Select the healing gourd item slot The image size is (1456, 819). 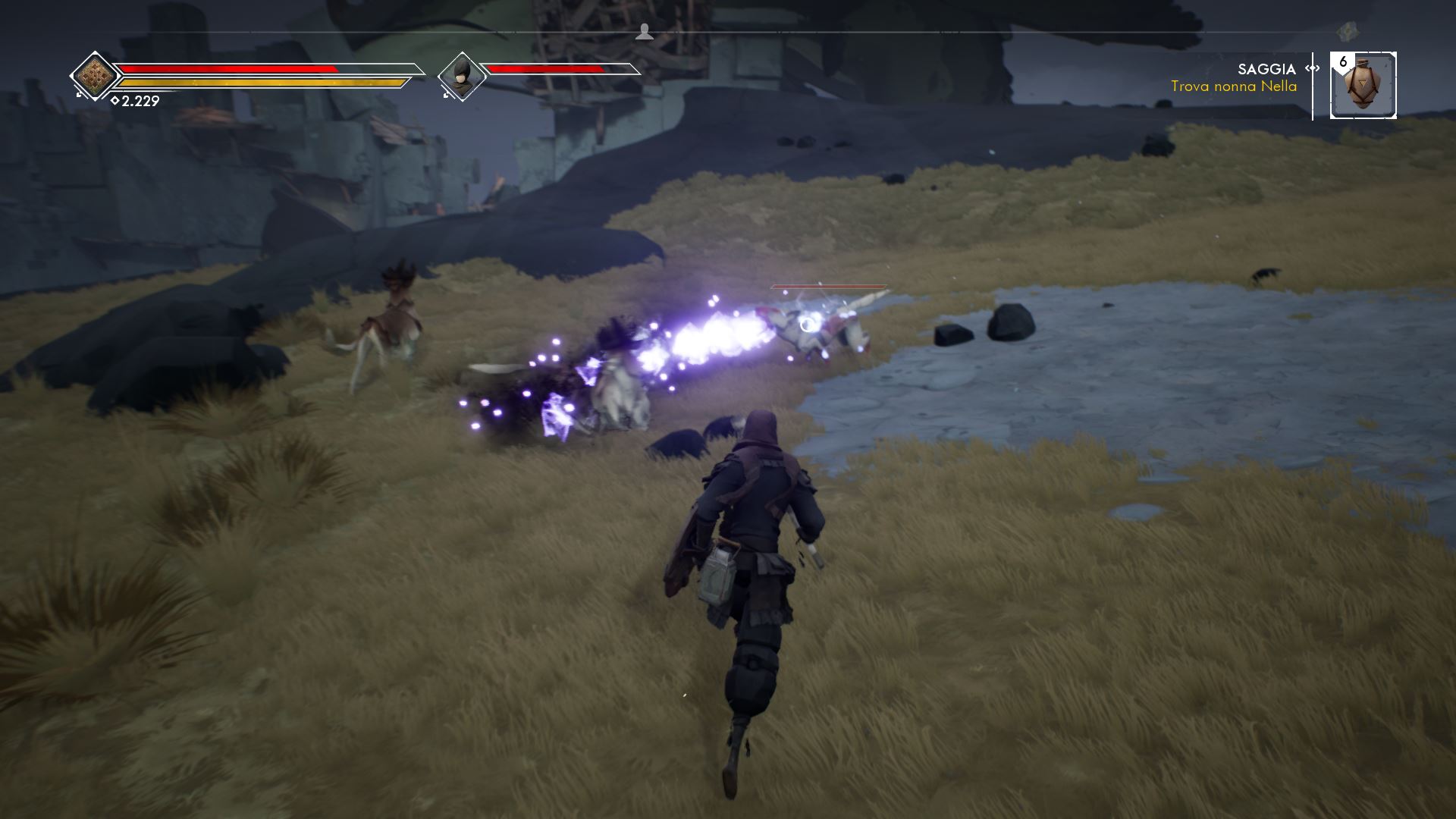[x=1363, y=86]
